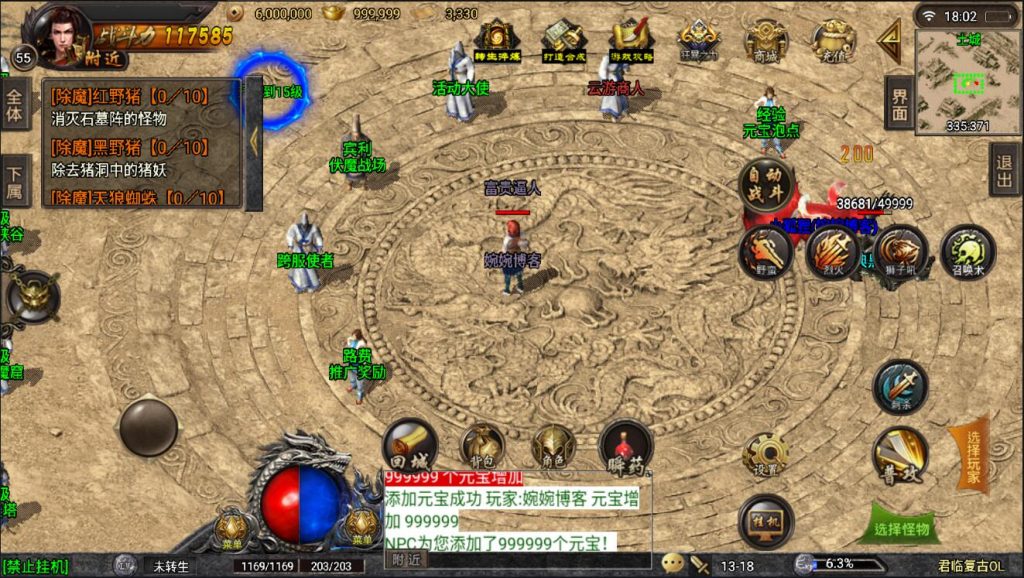Open the 商城 shop icon
The image size is (1024, 578).
click(x=766, y=42)
